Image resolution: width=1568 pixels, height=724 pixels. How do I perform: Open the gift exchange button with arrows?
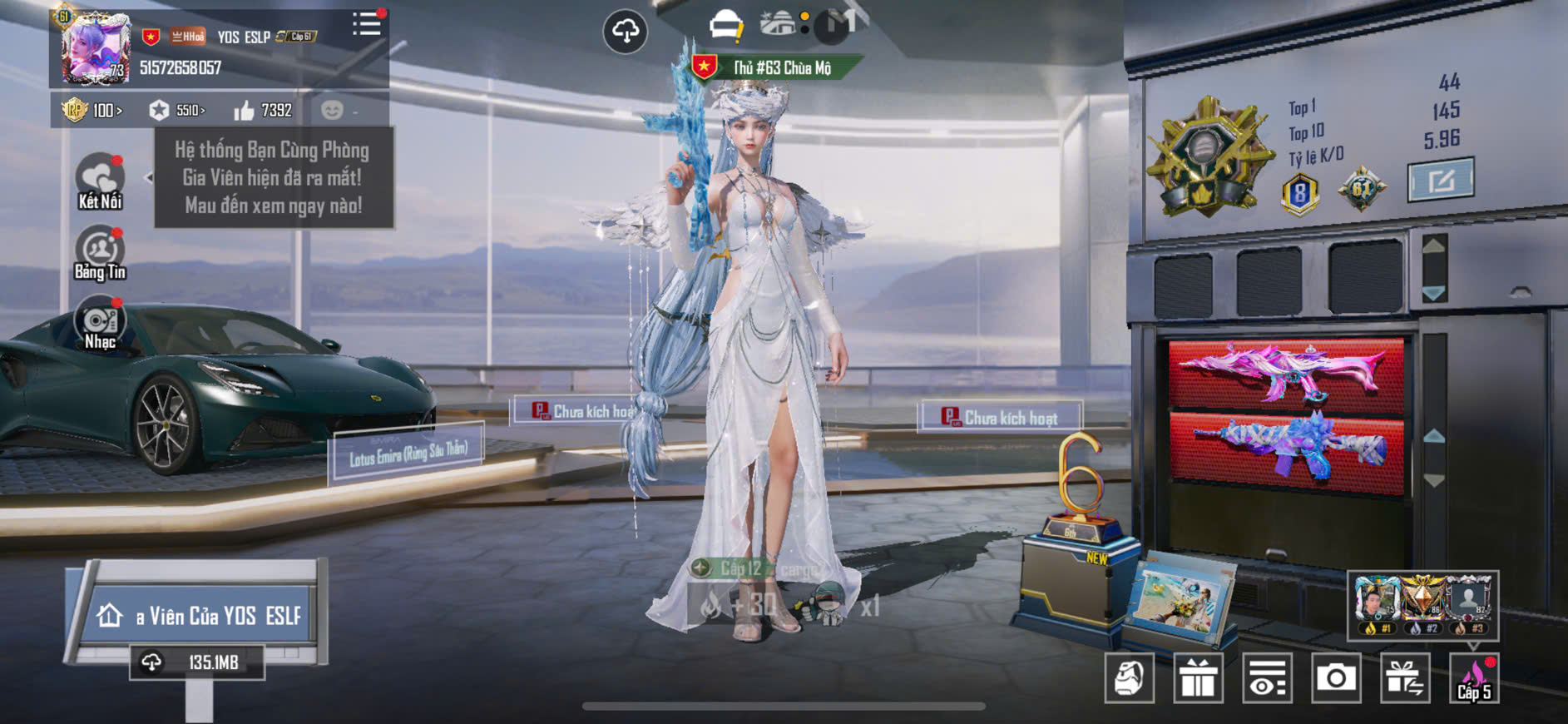point(1404,678)
